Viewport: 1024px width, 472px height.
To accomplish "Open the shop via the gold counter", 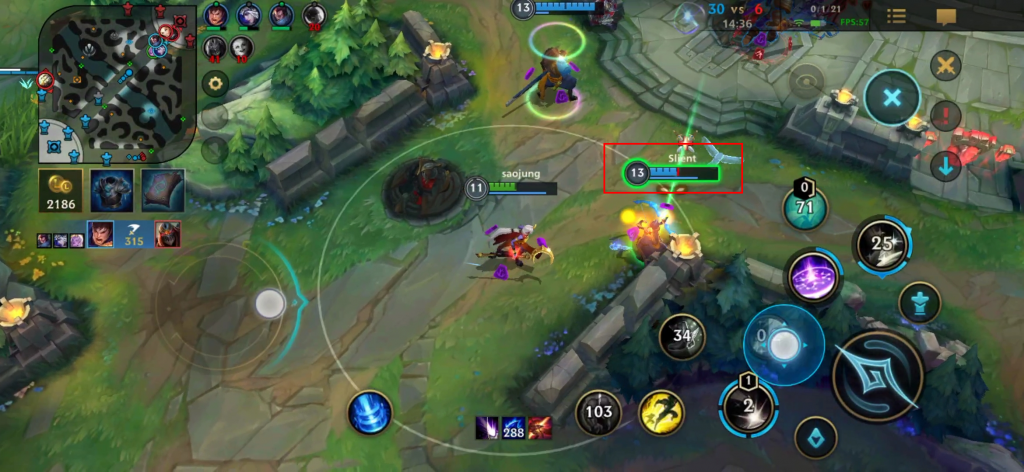I will point(61,190).
